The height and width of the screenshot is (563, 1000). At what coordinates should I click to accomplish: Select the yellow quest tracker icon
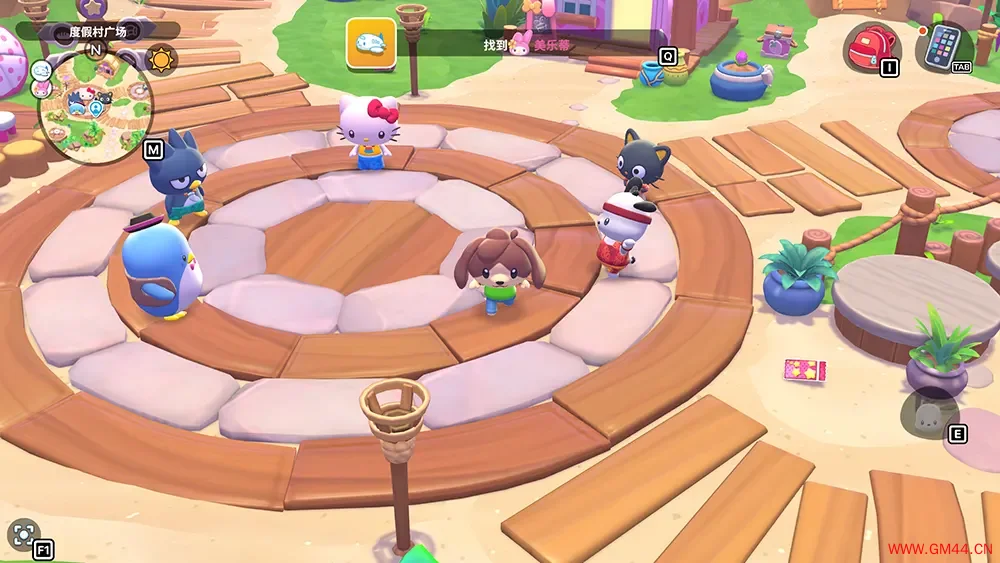click(x=371, y=44)
